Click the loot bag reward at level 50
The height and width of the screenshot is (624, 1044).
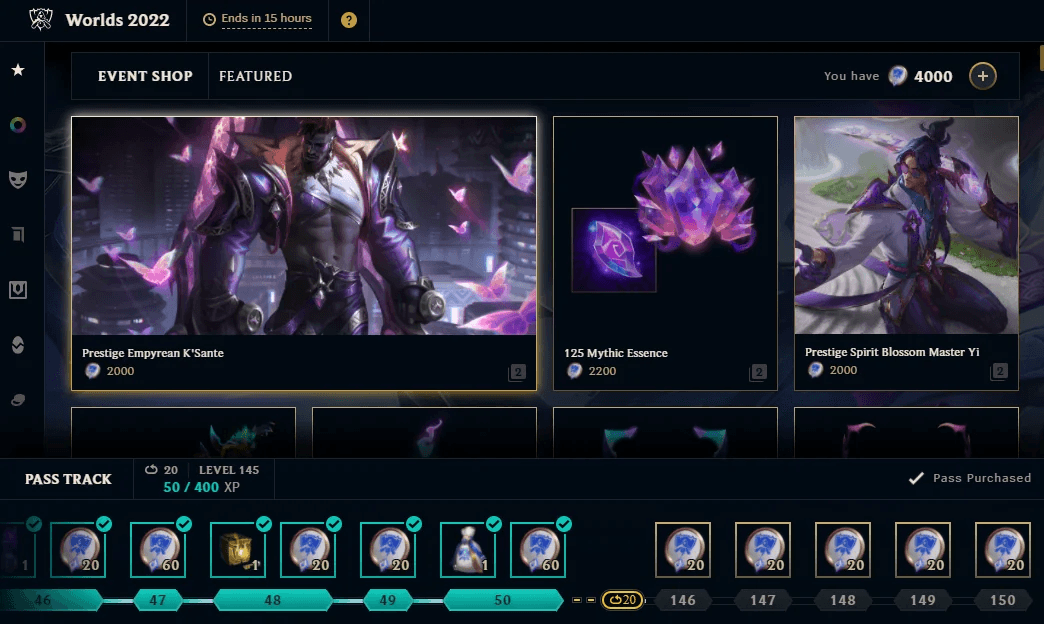click(468, 550)
